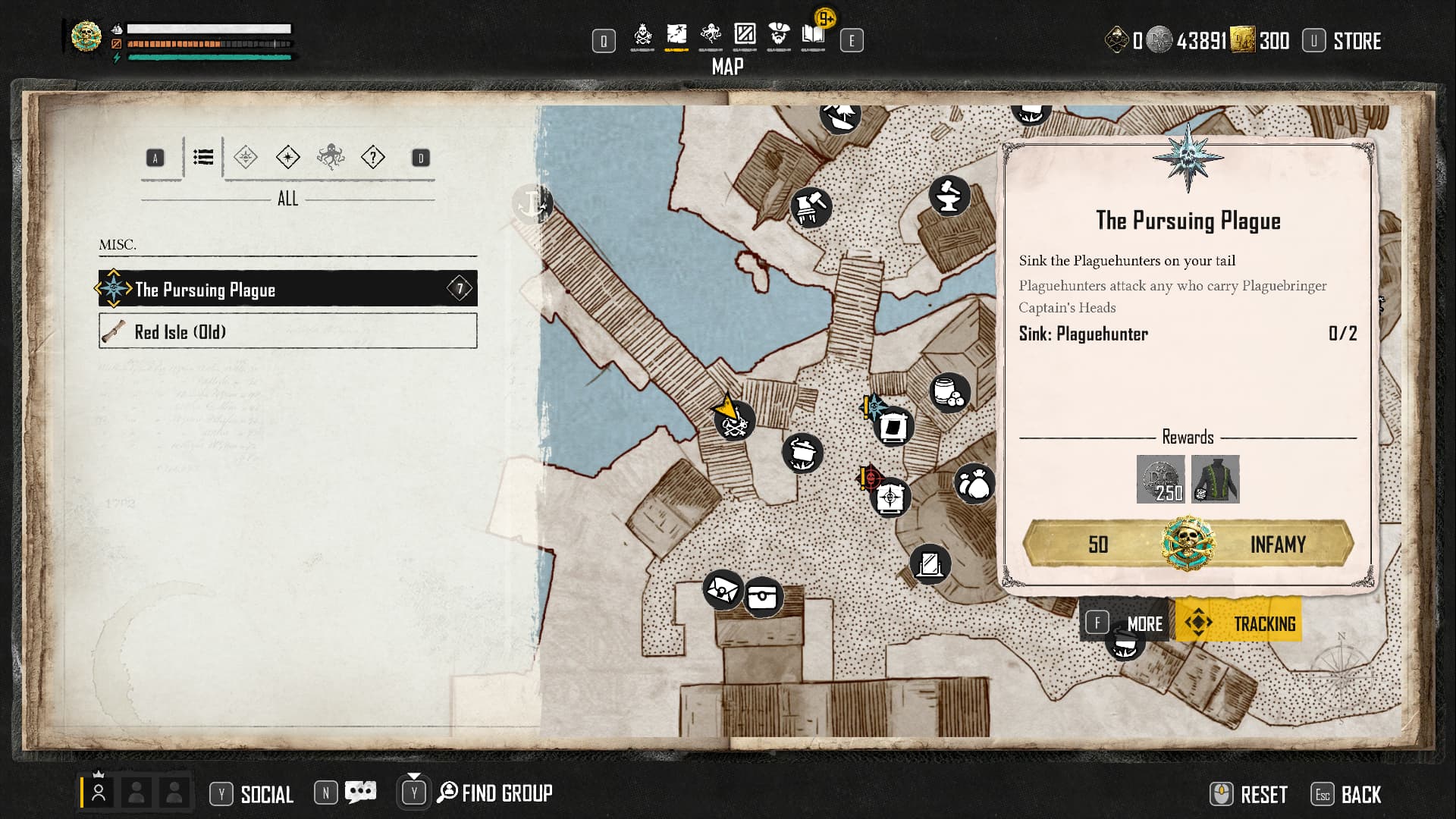The width and height of the screenshot is (1456, 819).
Task: Open the crate cargo top tab
Action: 745,35
